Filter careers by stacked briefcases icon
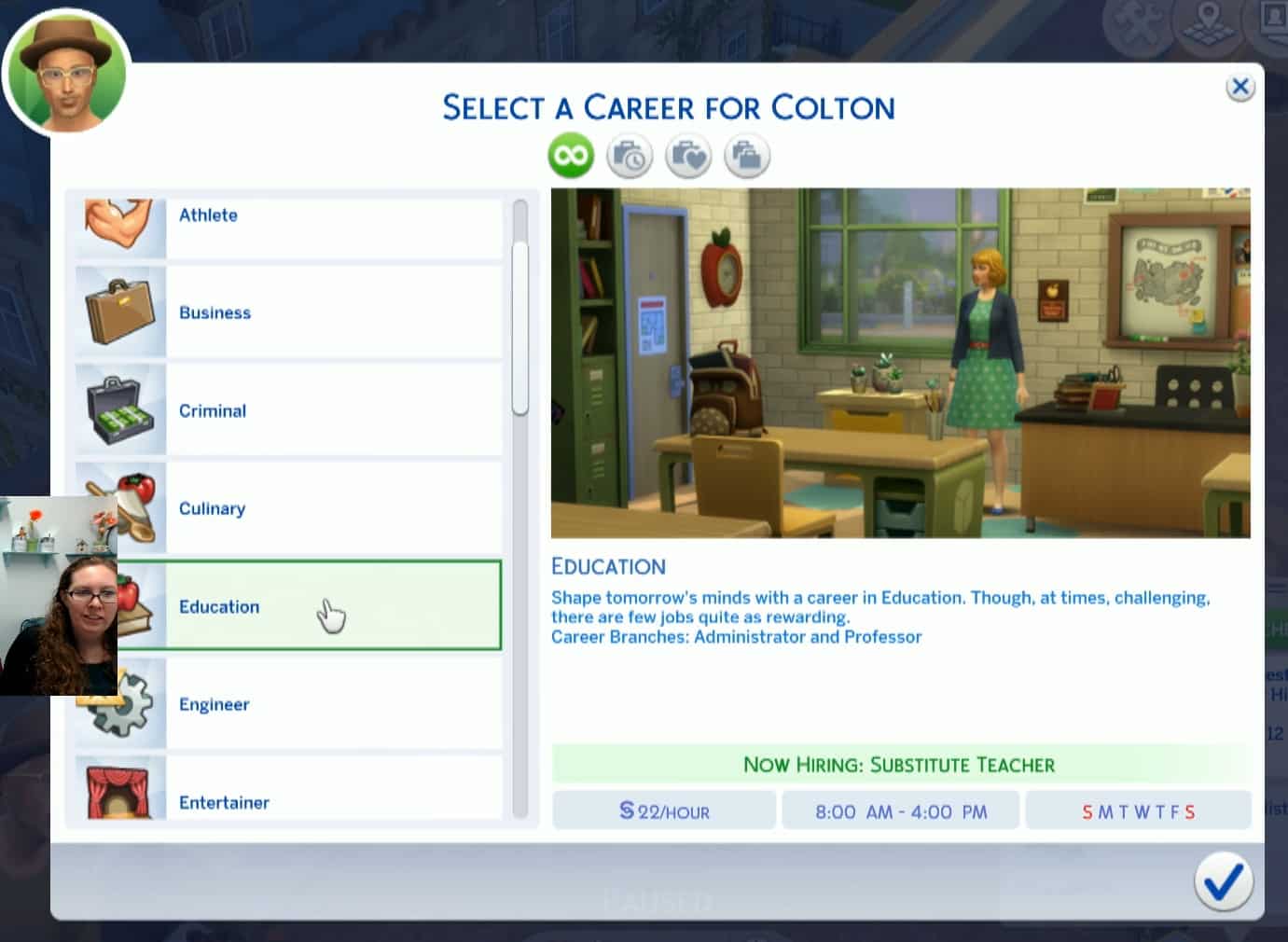 pos(747,156)
